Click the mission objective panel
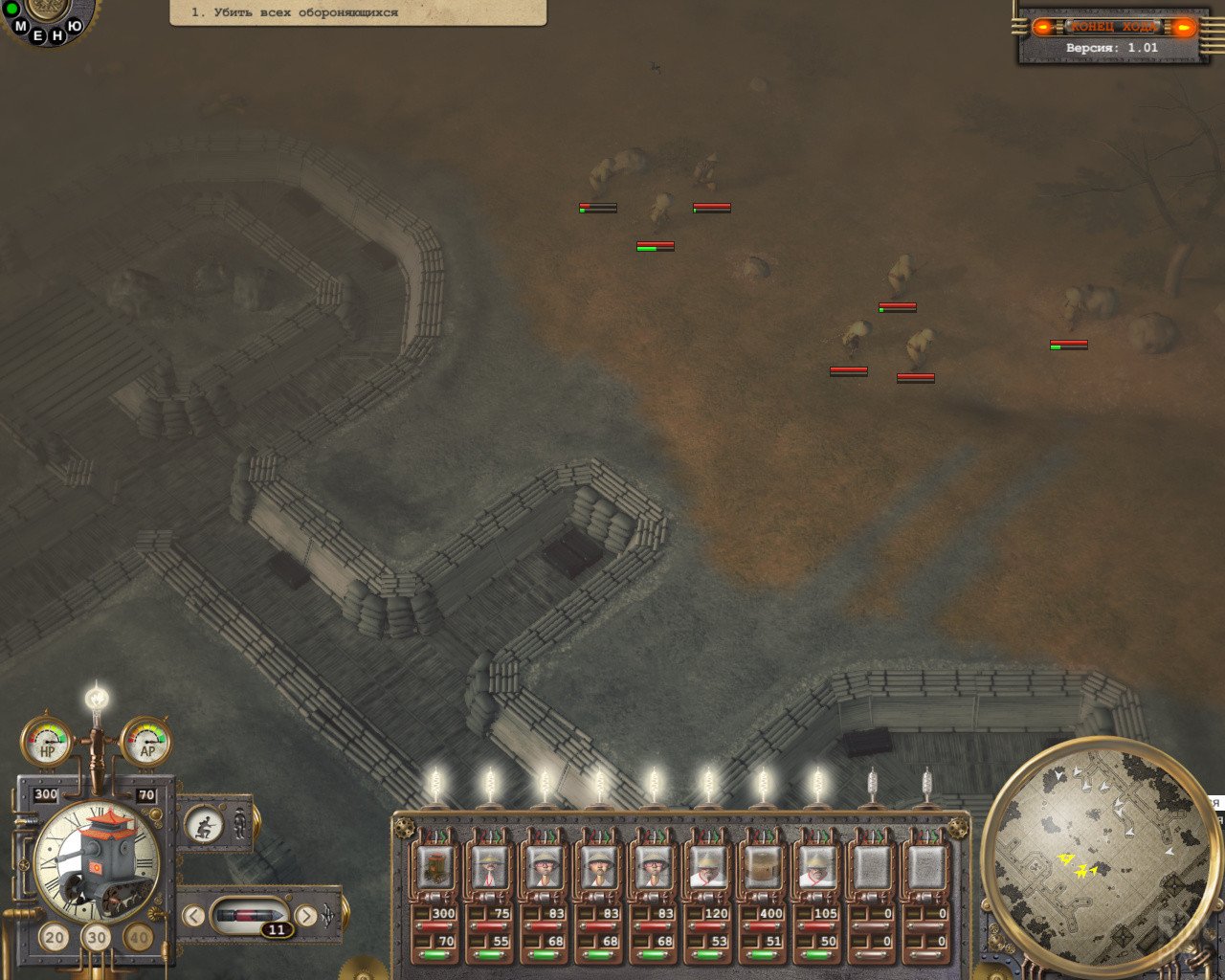Screen dimensions: 1225x980 pos(358,12)
